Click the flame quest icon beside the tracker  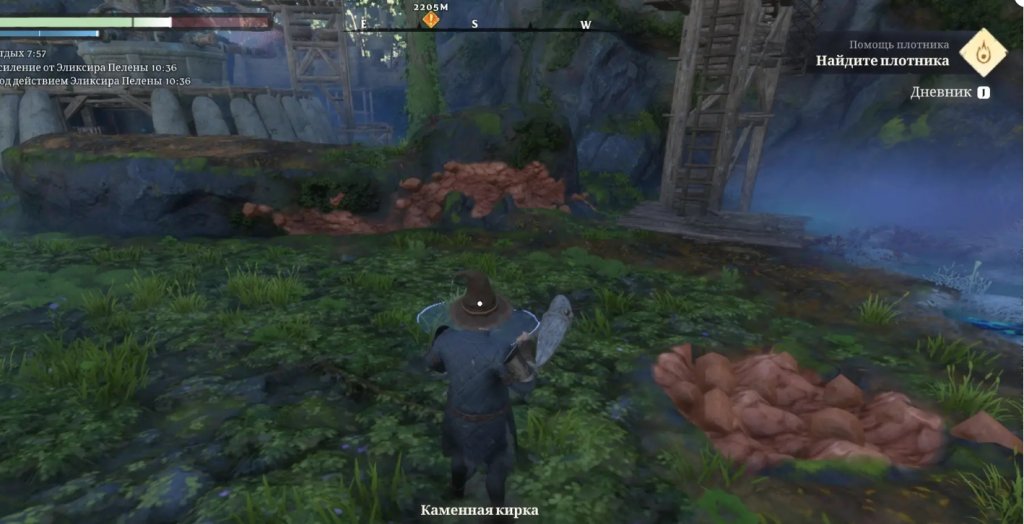(x=982, y=53)
